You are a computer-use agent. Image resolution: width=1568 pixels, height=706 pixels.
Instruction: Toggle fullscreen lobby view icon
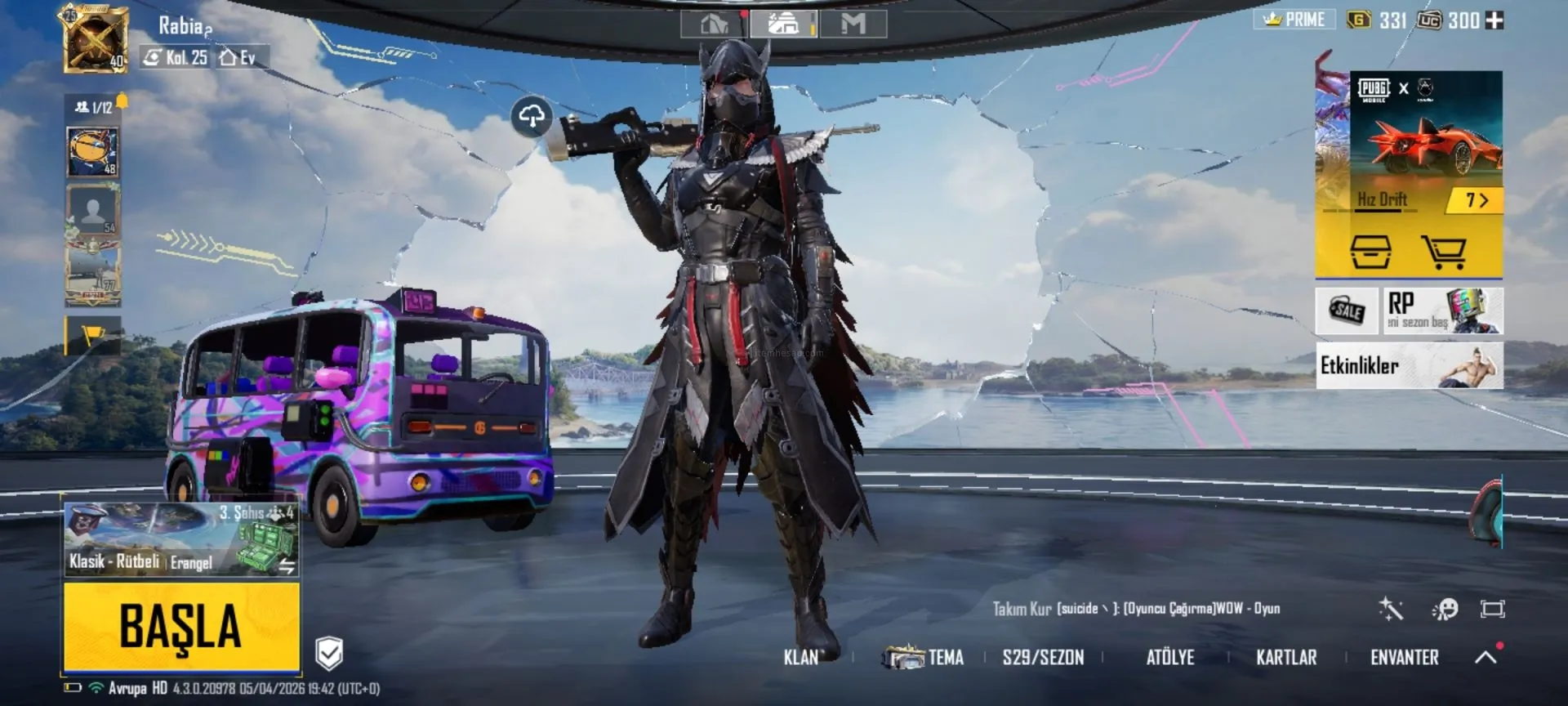tap(1492, 609)
